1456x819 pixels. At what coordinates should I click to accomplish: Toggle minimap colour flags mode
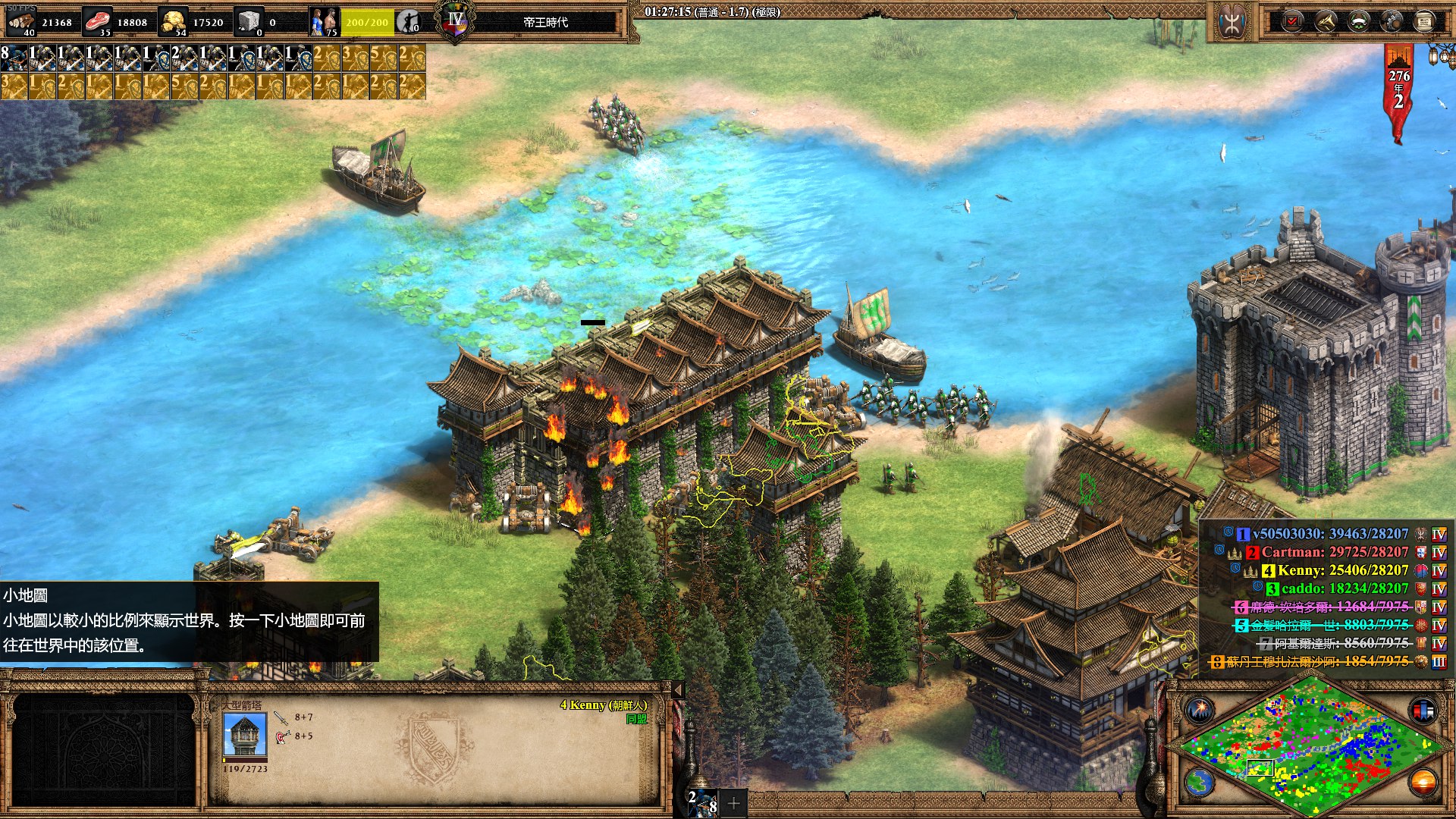(1423, 711)
